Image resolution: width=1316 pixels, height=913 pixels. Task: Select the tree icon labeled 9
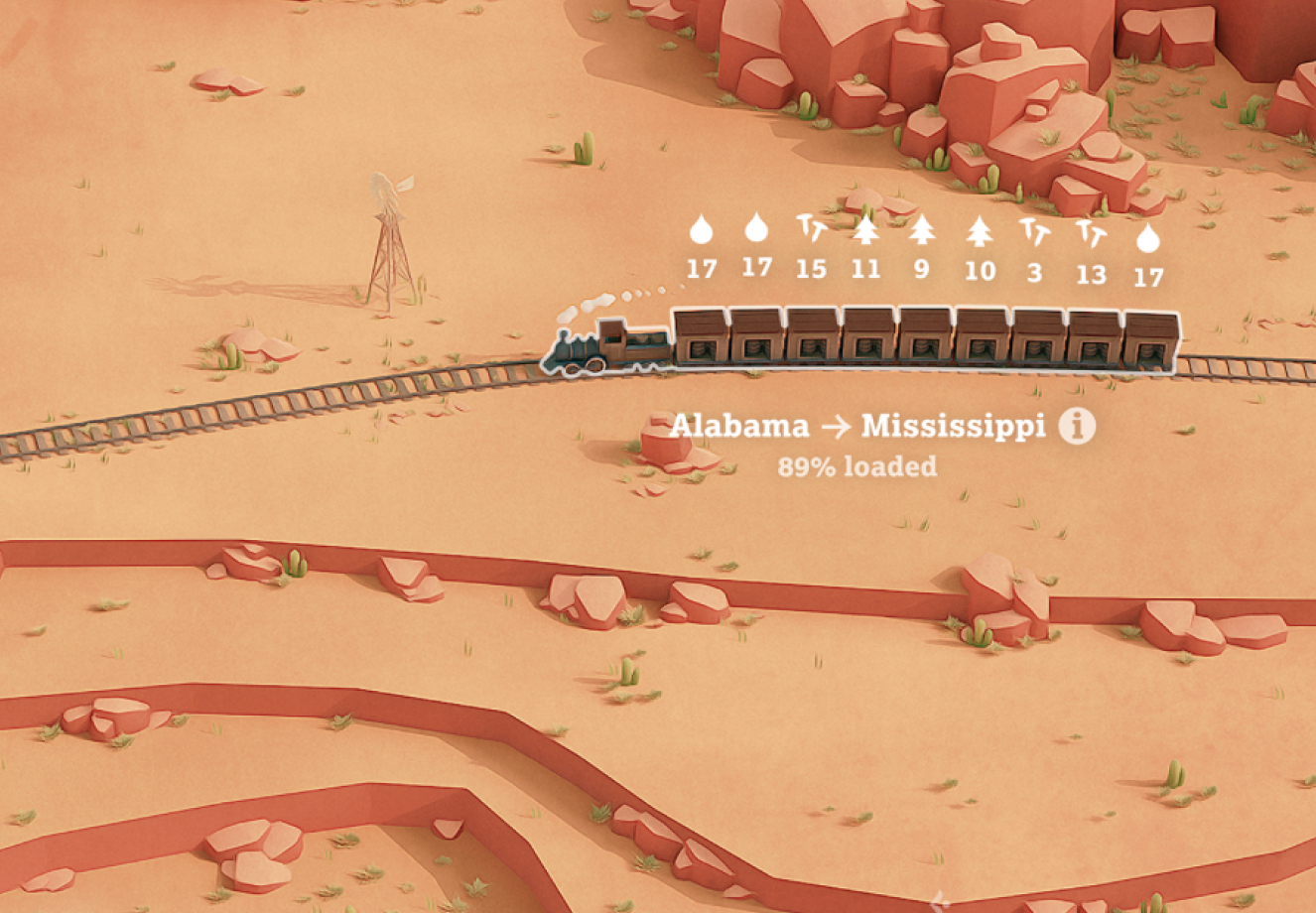point(922,234)
